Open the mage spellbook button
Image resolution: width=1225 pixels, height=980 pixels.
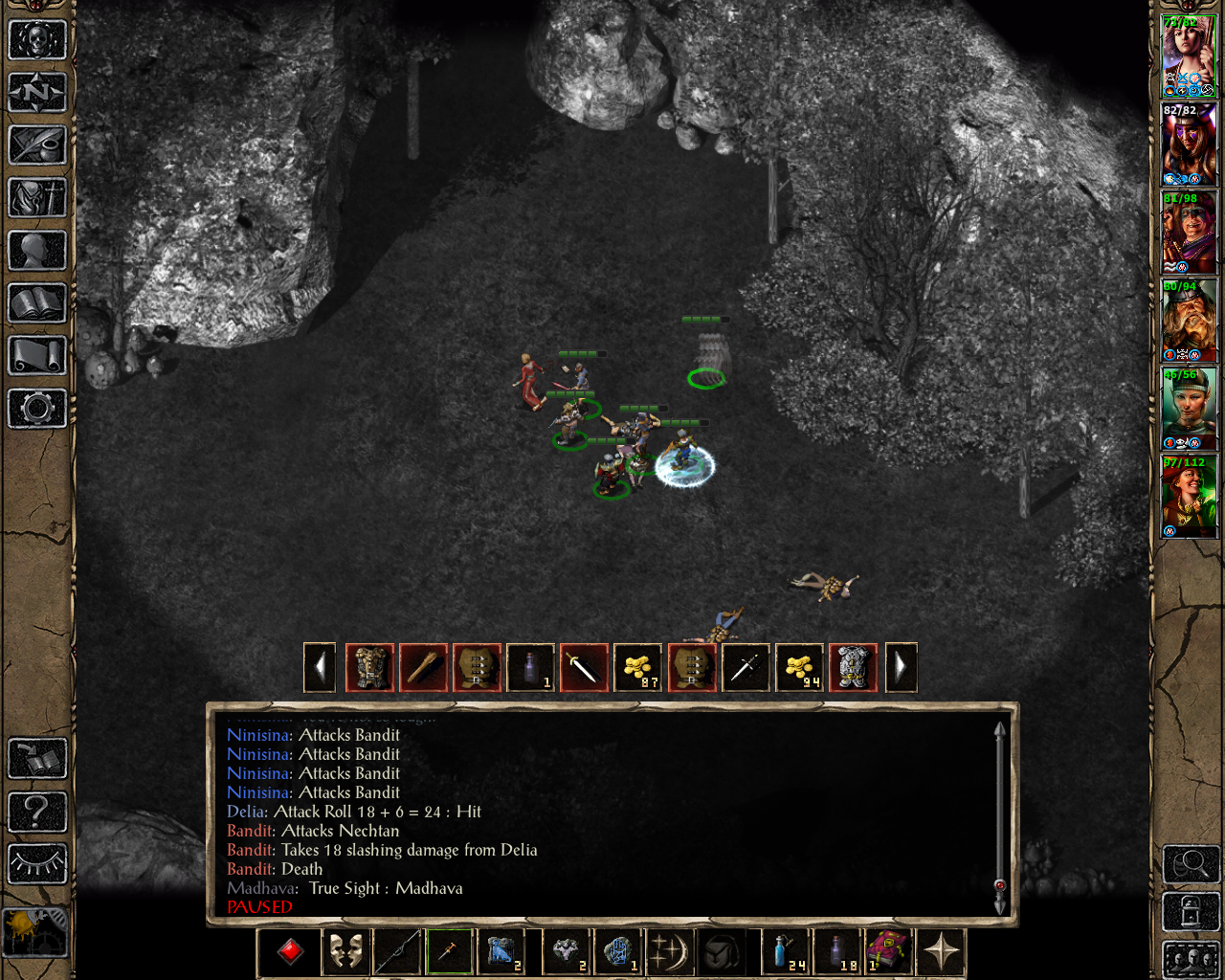pos(37,303)
